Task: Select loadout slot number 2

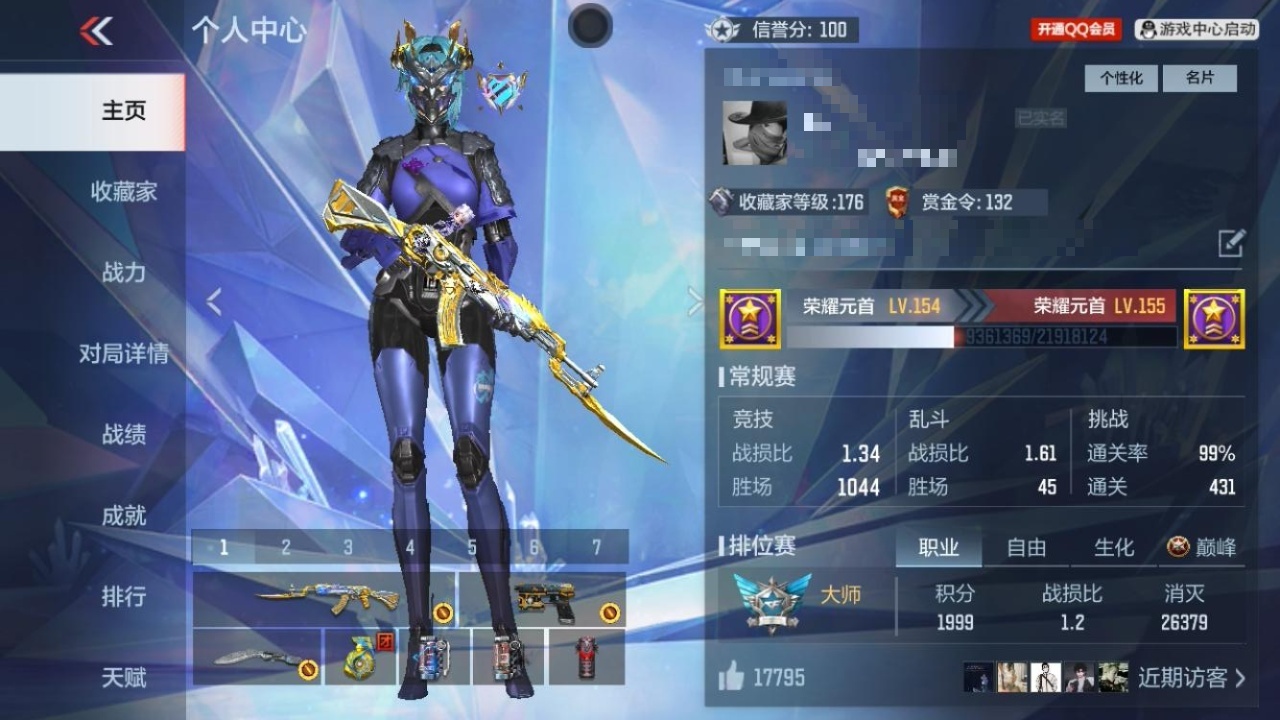Action: point(286,547)
